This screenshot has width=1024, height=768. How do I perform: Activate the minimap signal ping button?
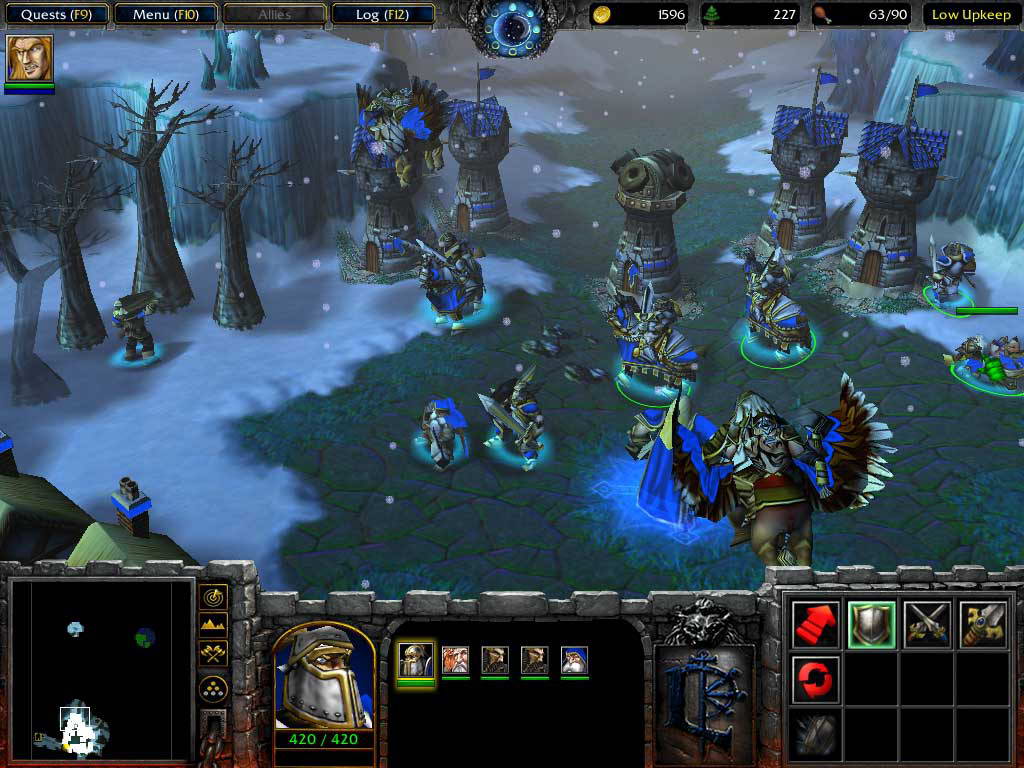[213, 597]
